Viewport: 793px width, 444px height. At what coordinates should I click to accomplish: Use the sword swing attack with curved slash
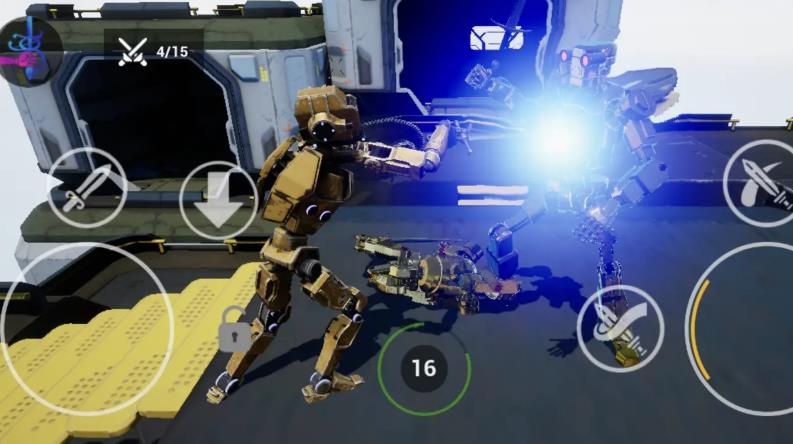coord(620,327)
